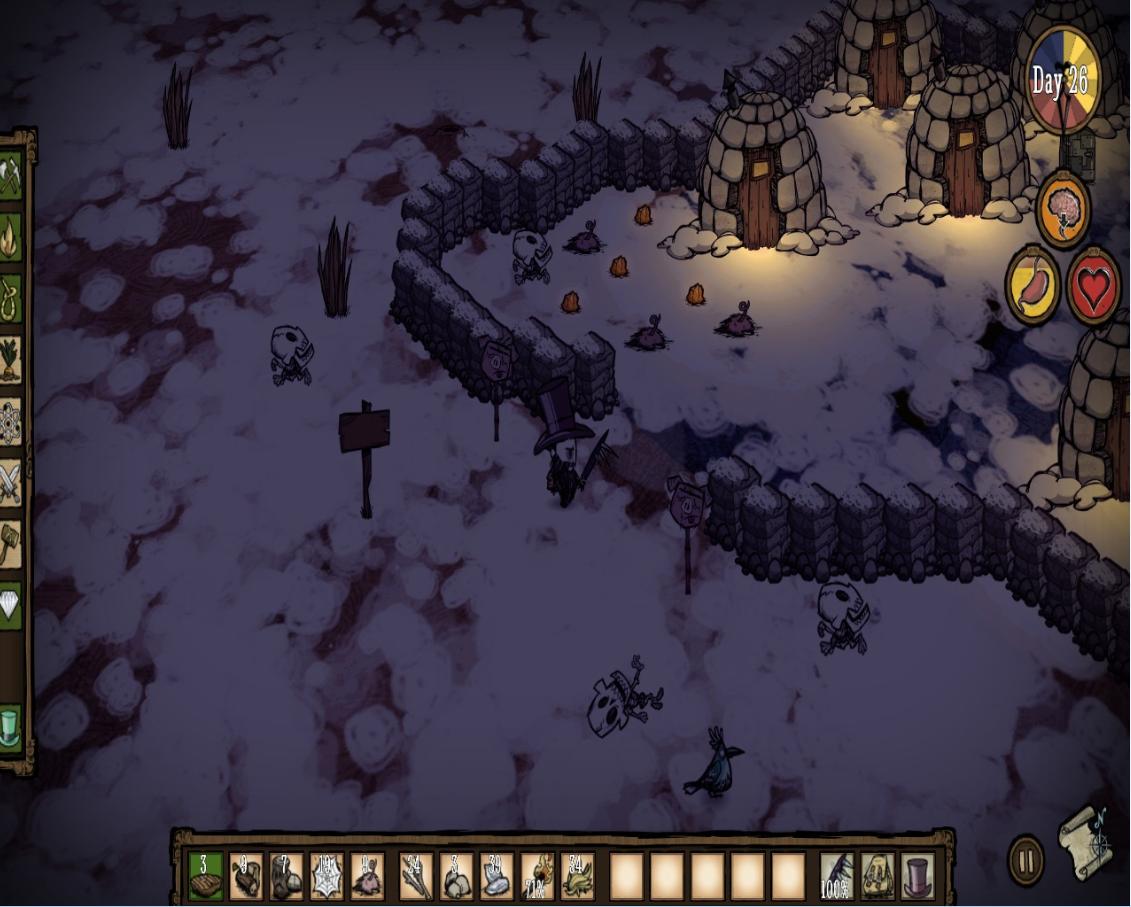Pause the game with the pause button
Screen dimensions: 1131x907
(1025, 861)
